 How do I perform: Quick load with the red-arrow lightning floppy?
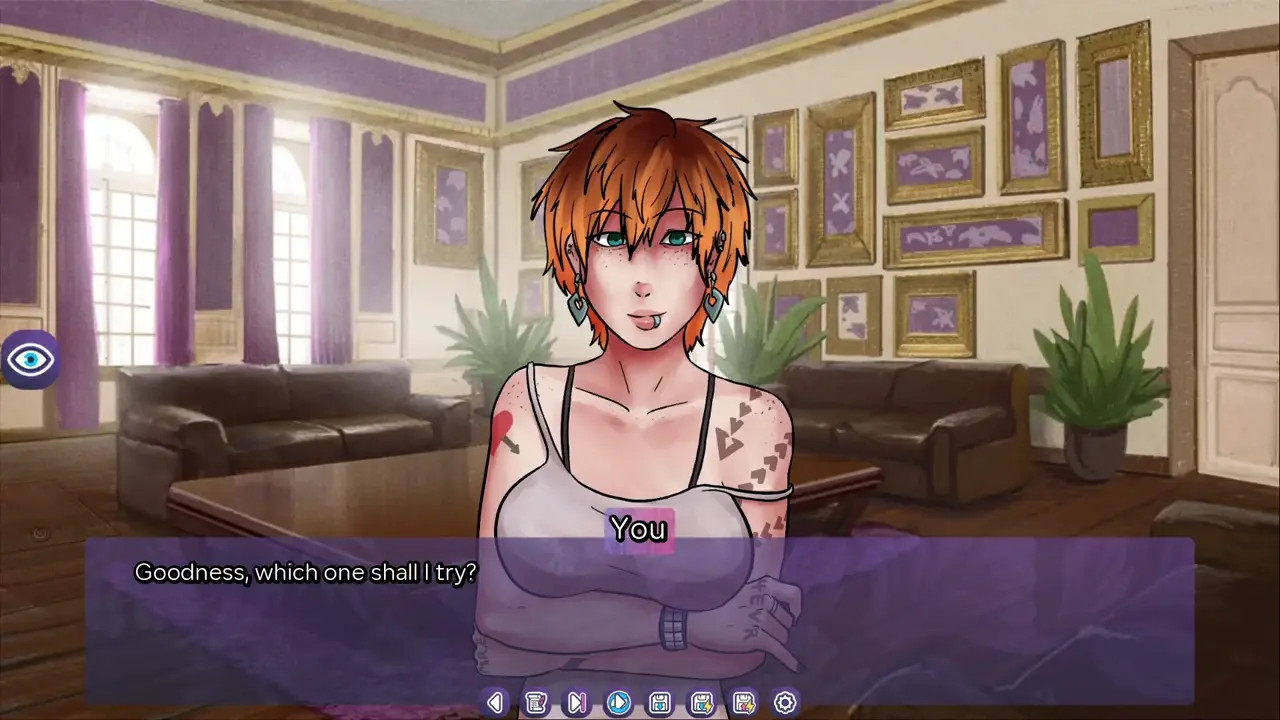point(743,703)
